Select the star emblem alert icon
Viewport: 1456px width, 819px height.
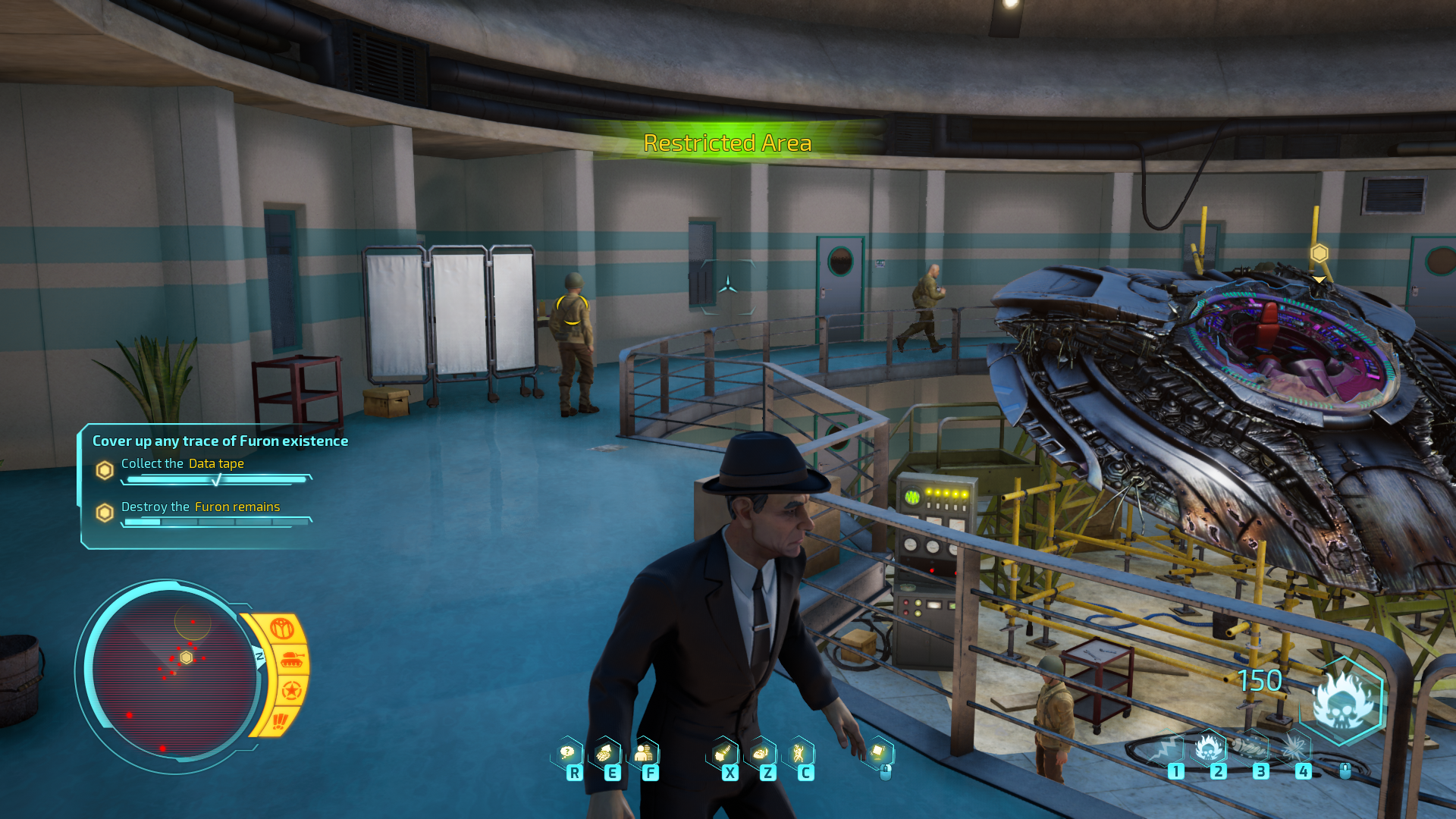(291, 691)
